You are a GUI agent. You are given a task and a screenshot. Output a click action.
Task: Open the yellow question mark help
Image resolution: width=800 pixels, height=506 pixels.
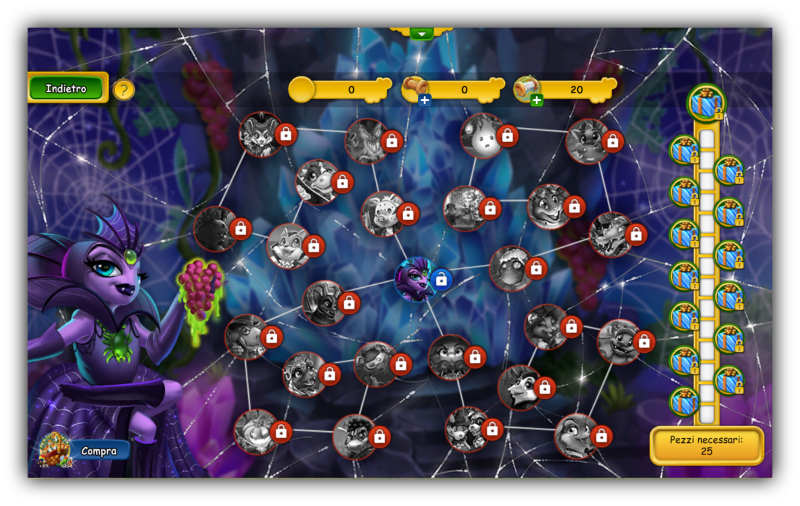pos(124,89)
